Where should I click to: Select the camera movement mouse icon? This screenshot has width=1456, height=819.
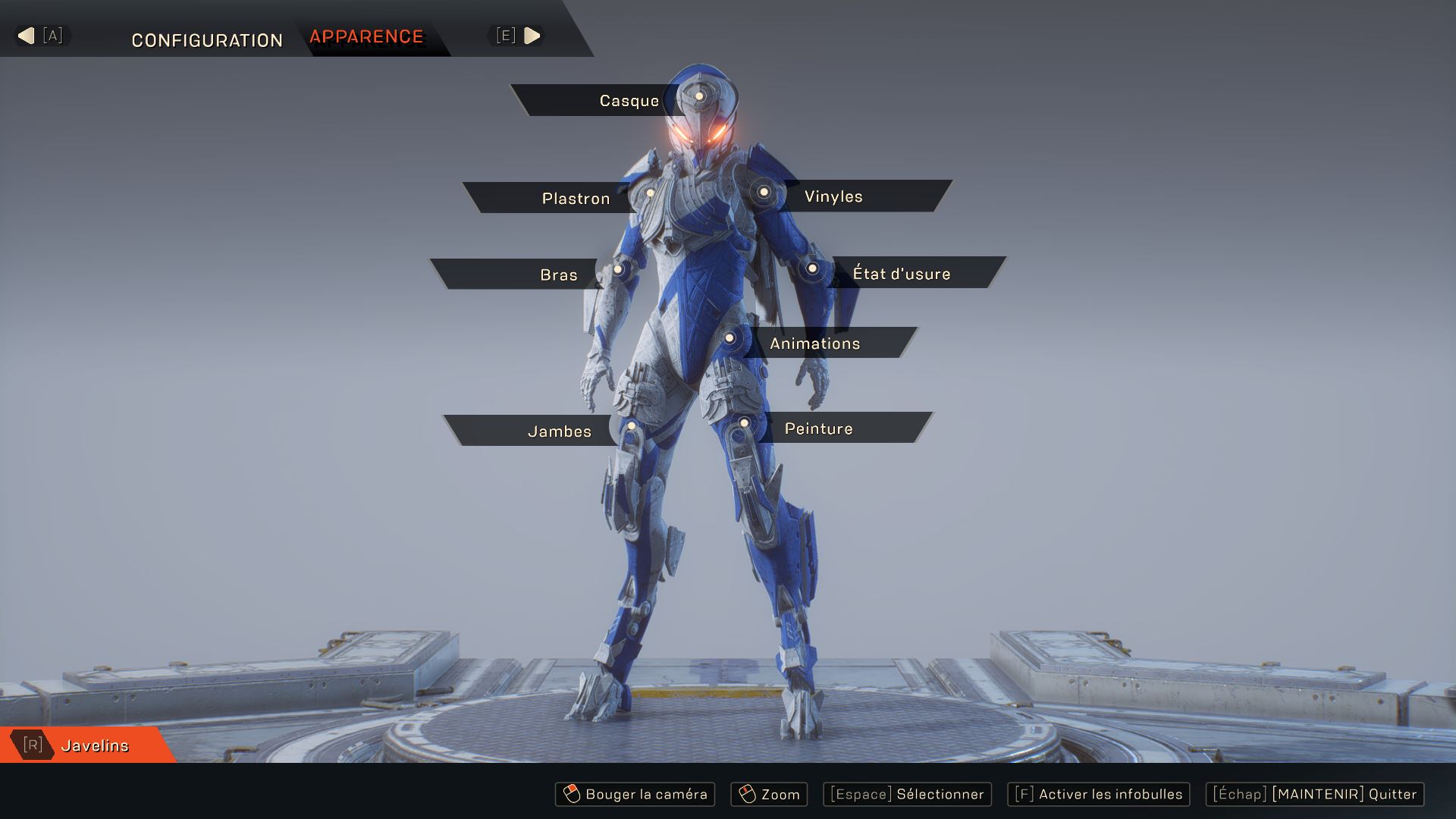571,795
